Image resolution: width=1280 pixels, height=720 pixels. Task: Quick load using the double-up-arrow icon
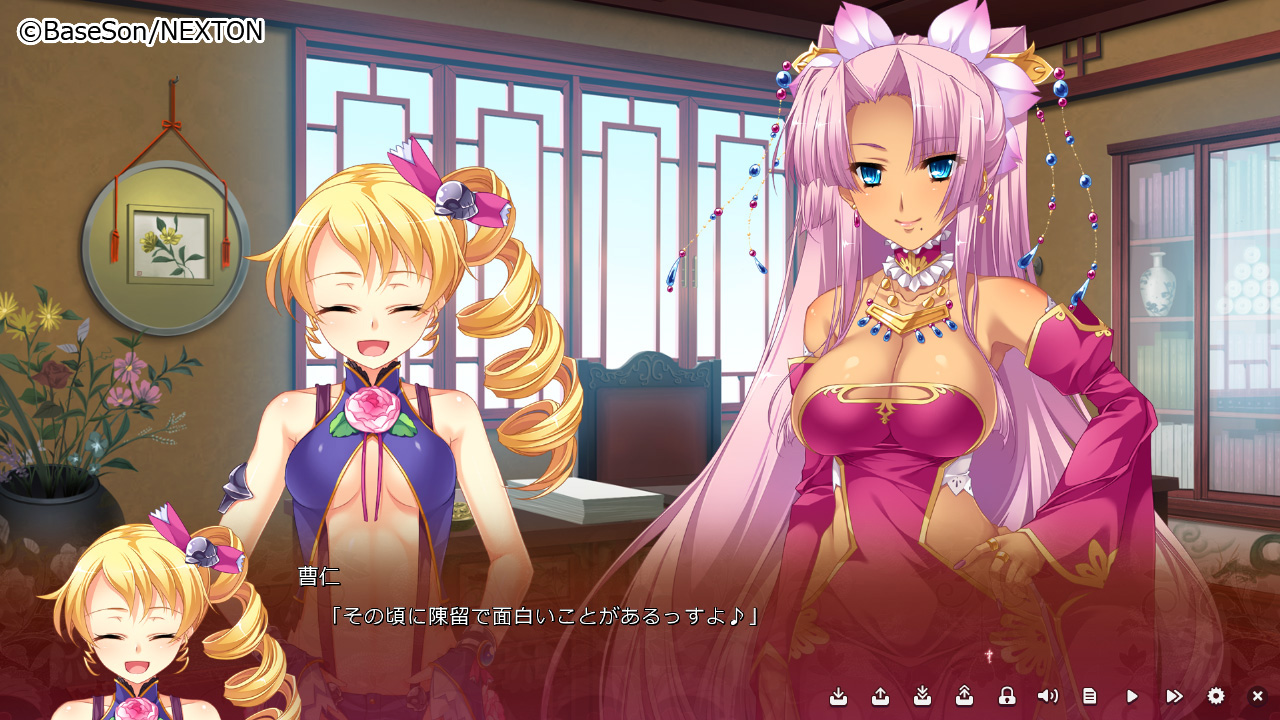(965, 696)
